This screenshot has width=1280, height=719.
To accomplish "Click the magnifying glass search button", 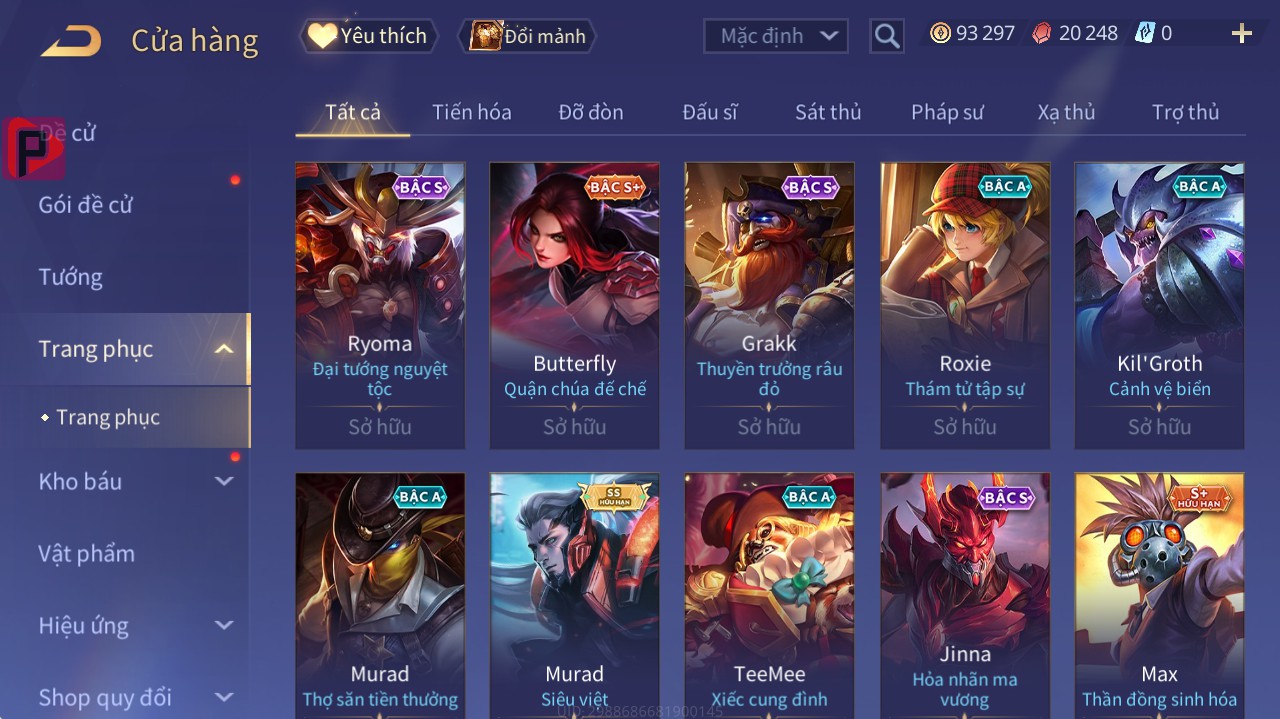I will pyautogui.click(x=886, y=36).
